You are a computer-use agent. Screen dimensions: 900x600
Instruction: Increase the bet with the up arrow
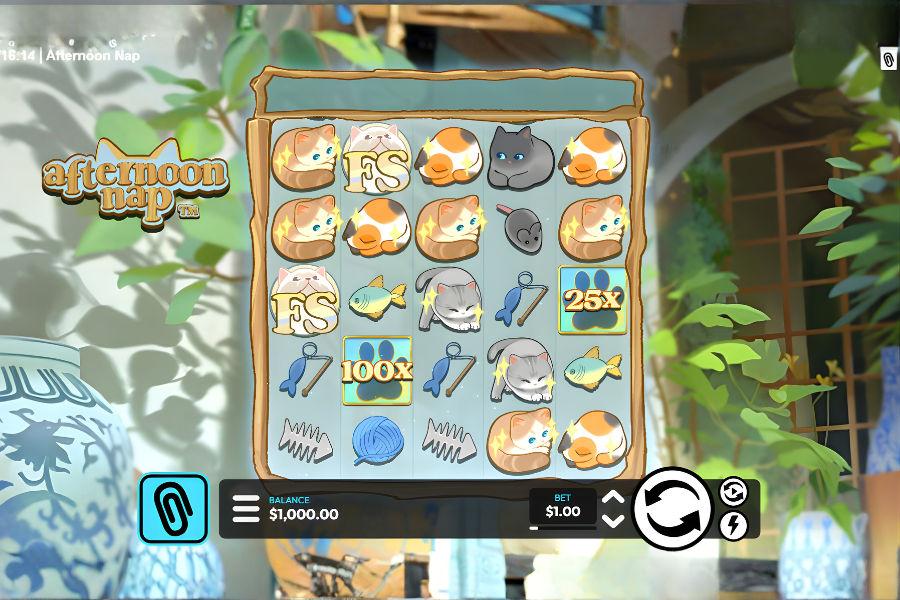click(614, 498)
